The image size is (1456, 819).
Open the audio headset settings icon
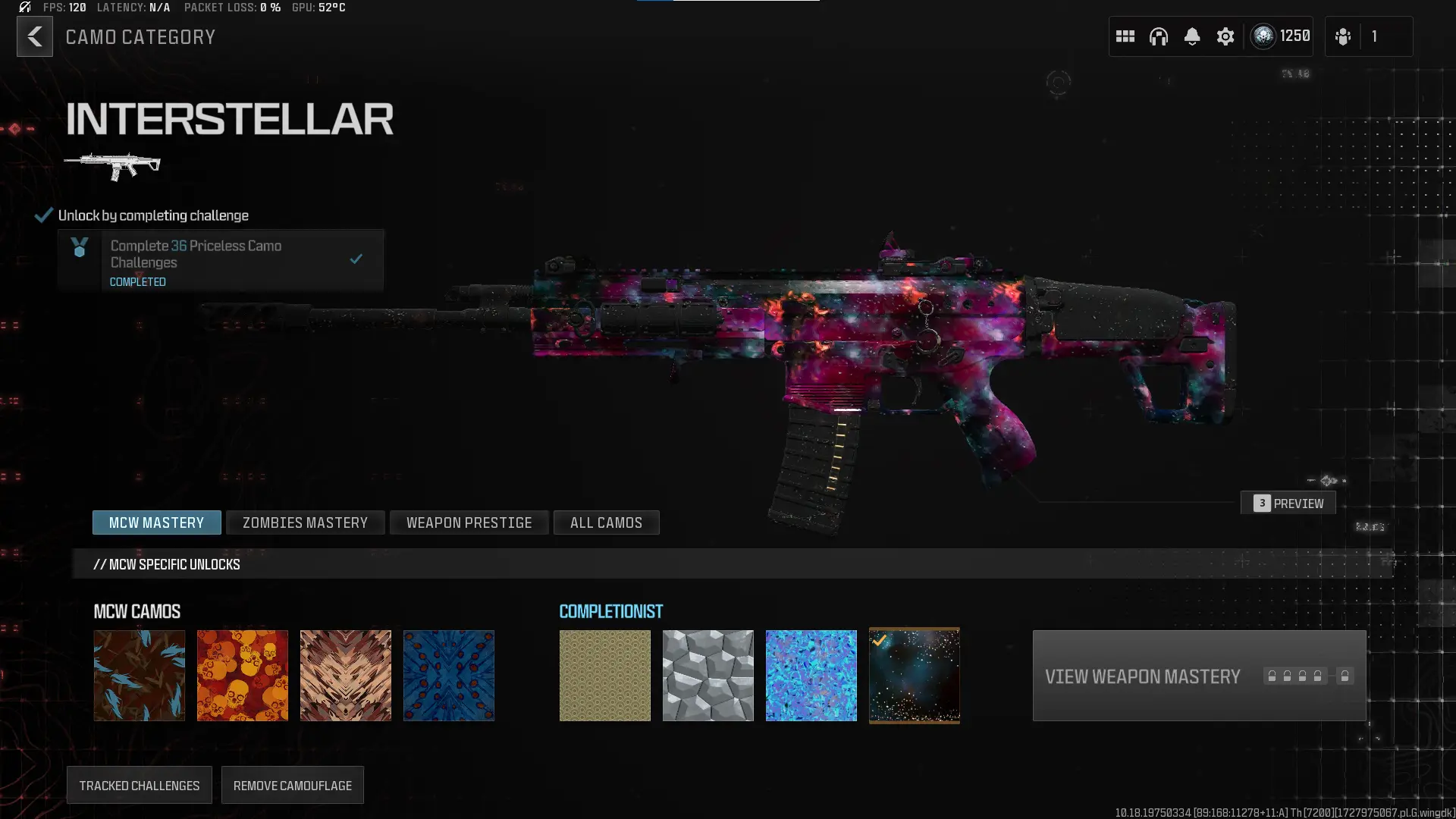[1159, 36]
